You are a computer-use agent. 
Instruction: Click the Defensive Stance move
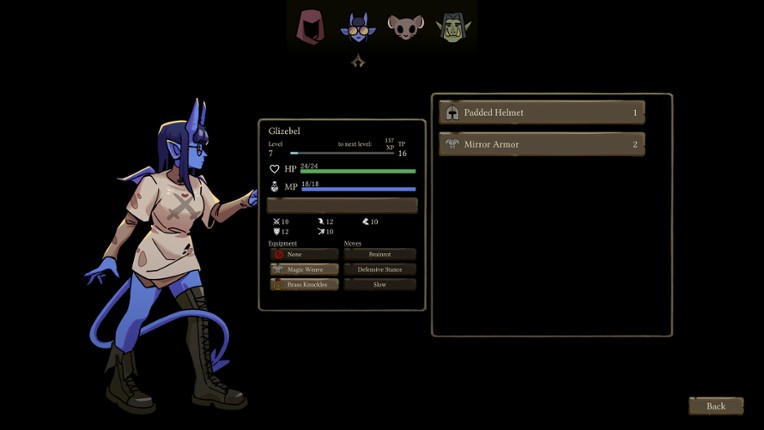tap(380, 270)
